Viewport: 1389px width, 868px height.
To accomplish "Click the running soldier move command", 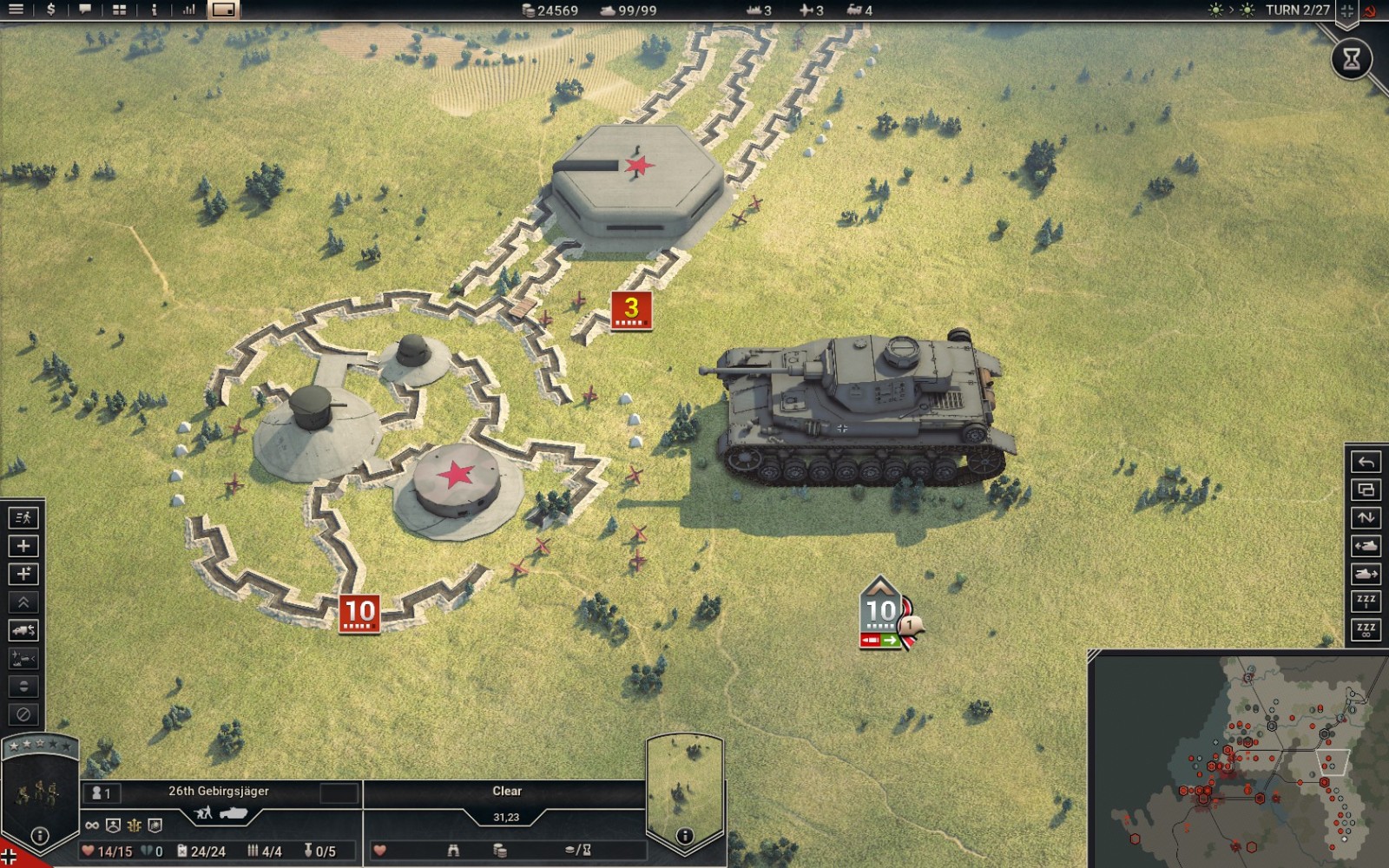I will click(x=23, y=518).
